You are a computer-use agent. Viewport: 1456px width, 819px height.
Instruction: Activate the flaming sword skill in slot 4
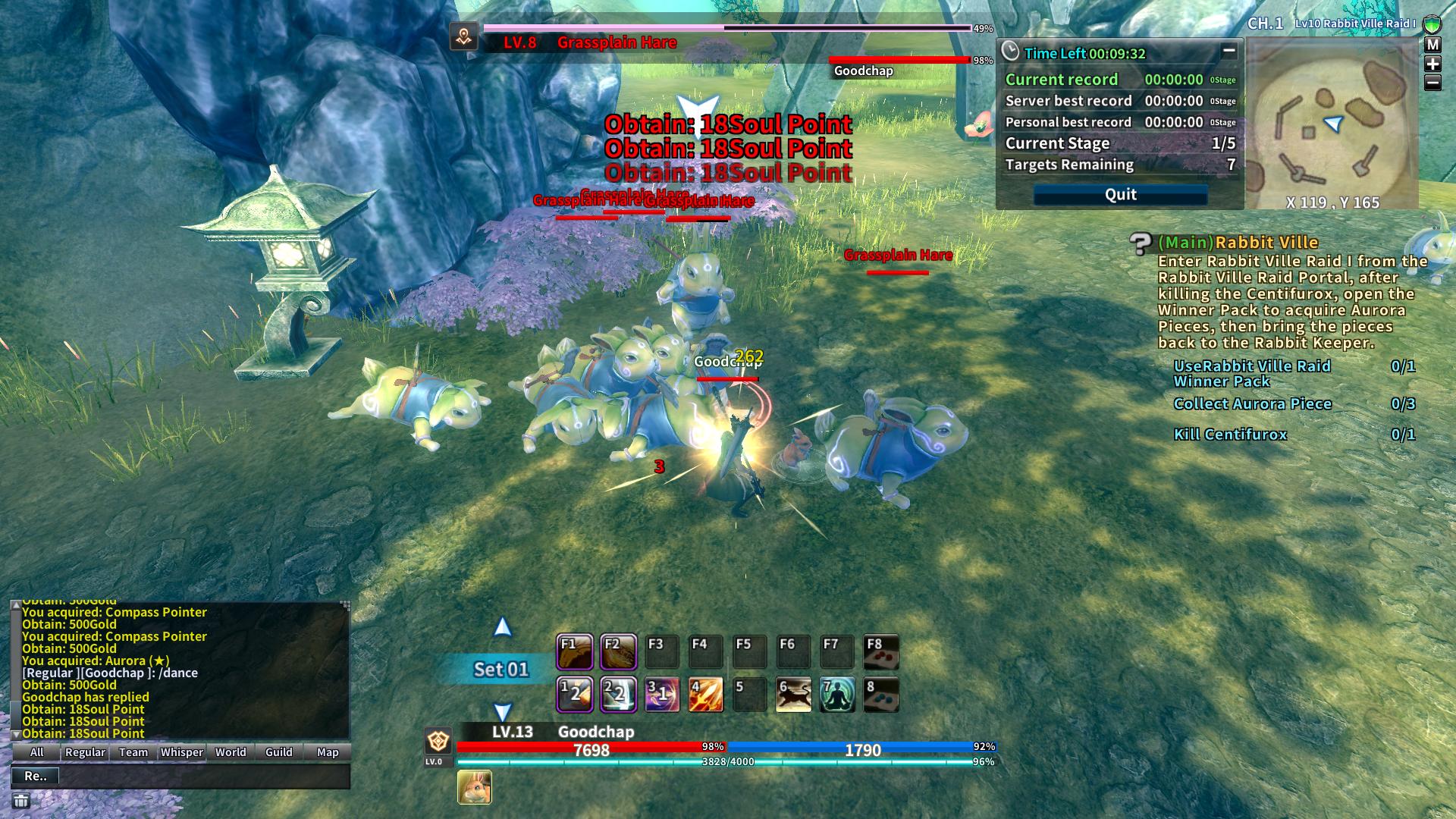point(705,695)
